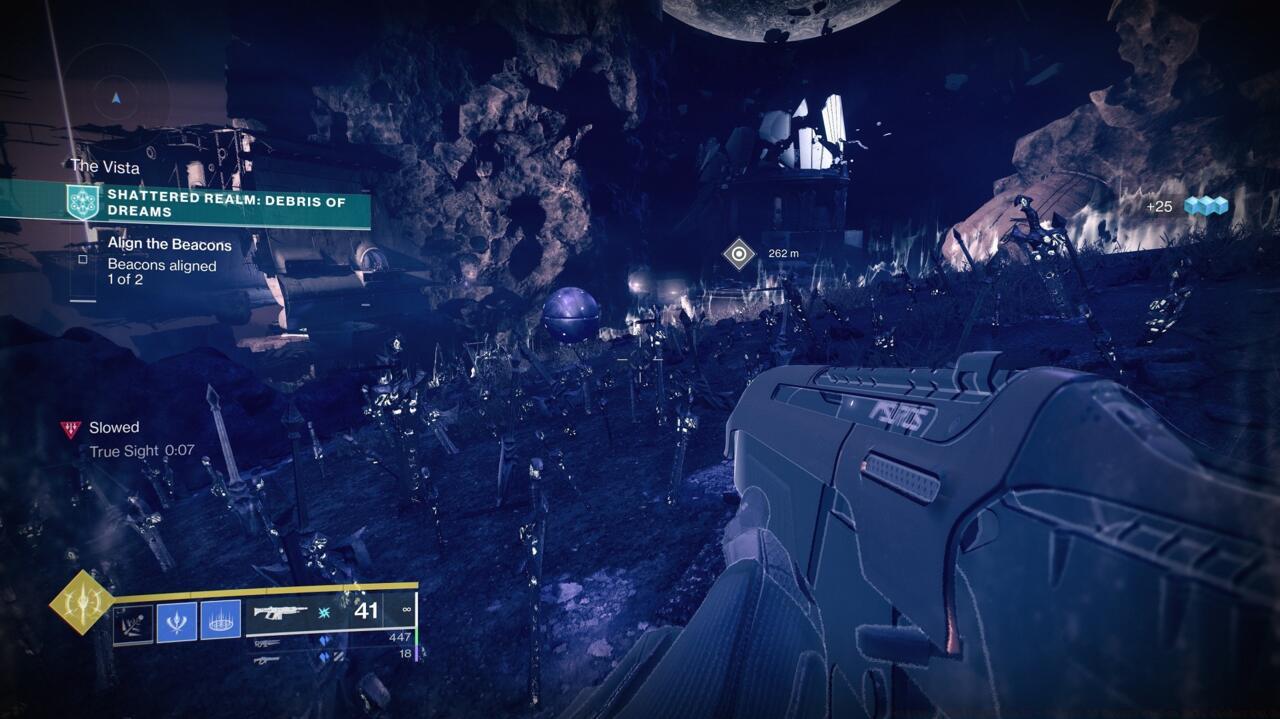
Task: Switch to the second weapon row
Action: (x=267, y=643)
